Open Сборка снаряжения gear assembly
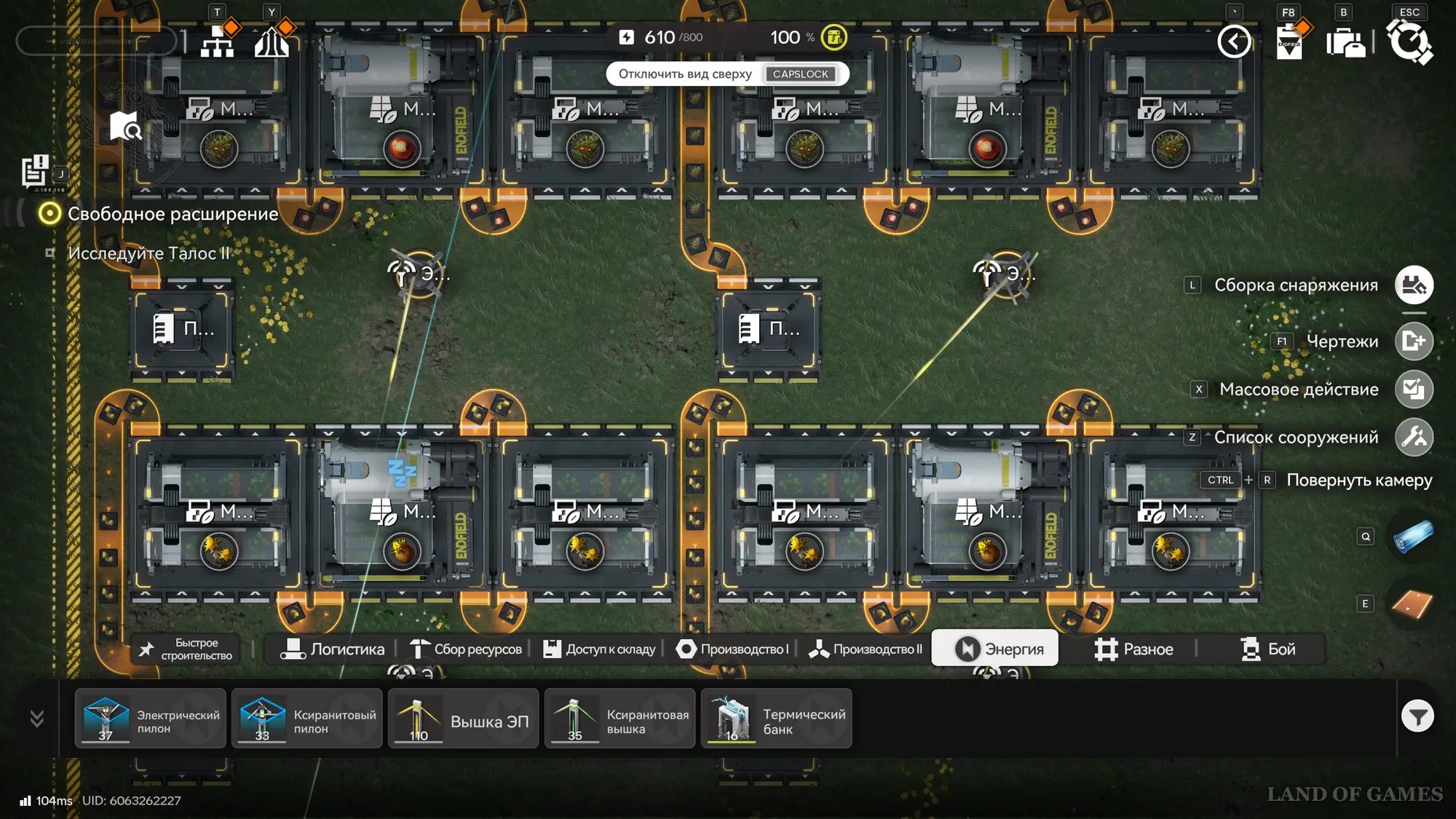This screenshot has height=819, width=1456. (1414, 285)
